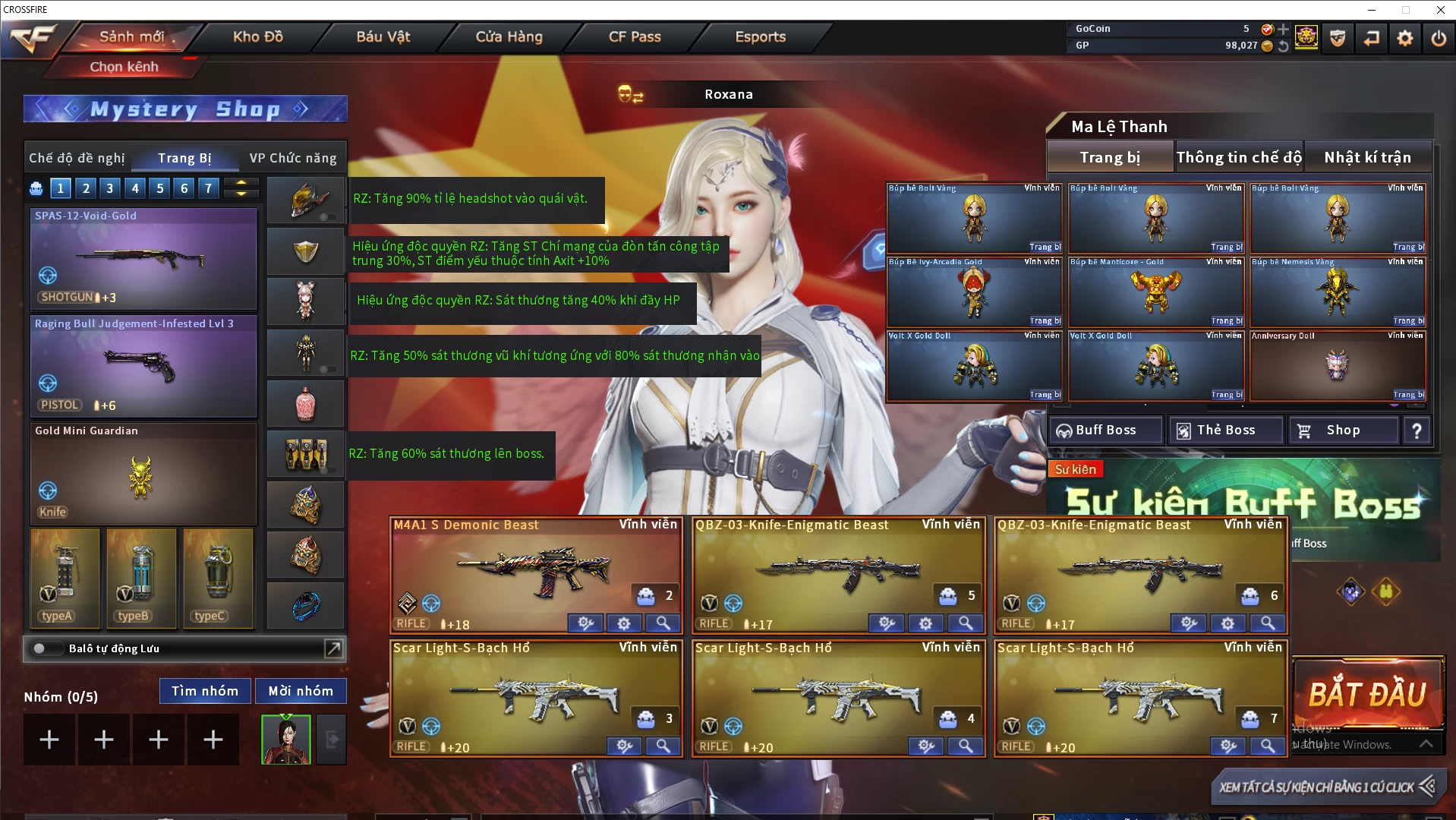
Task: Select the Gold Mini Guardian knife slot
Action: 143,474
